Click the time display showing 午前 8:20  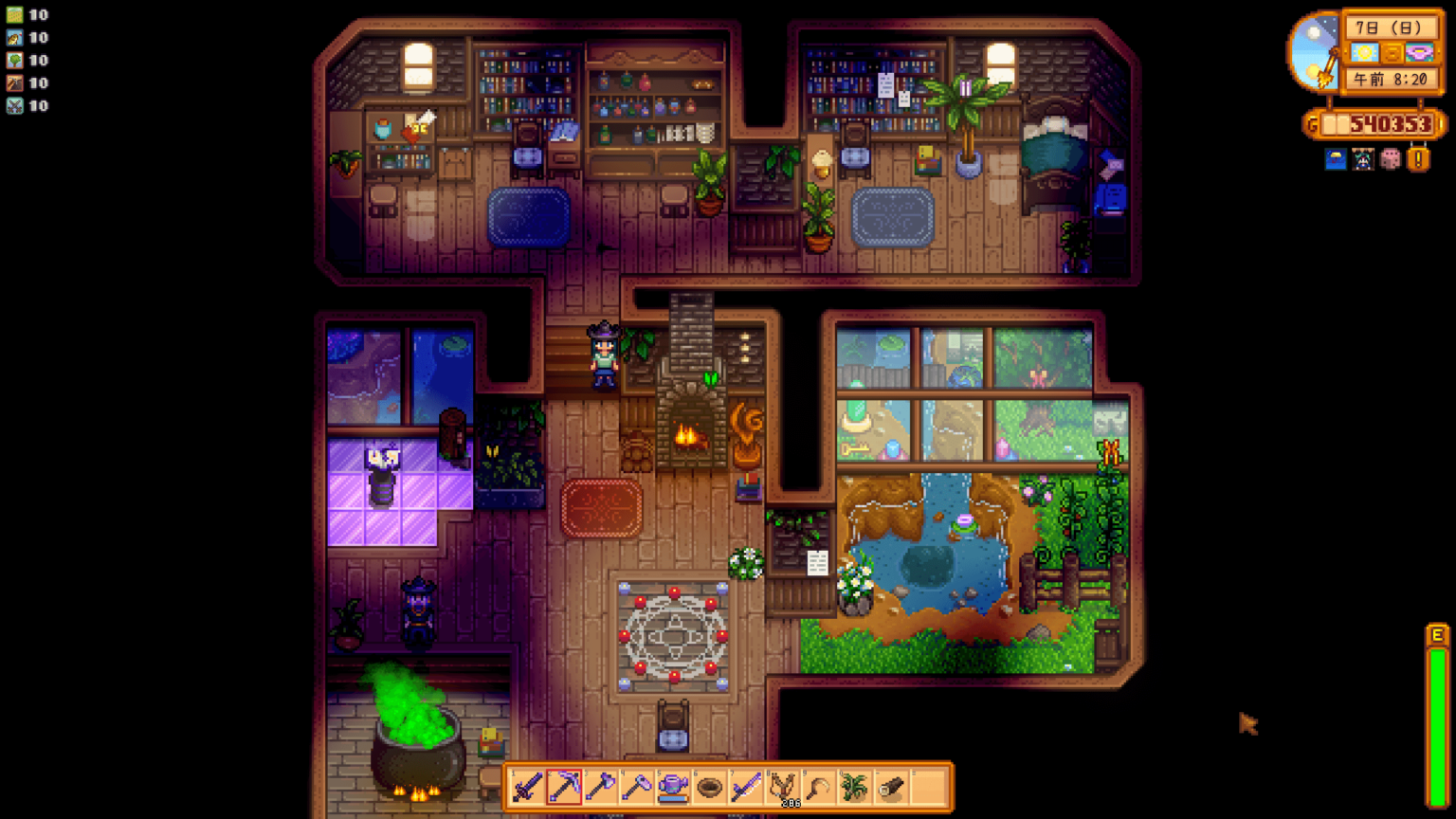click(x=1391, y=78)
